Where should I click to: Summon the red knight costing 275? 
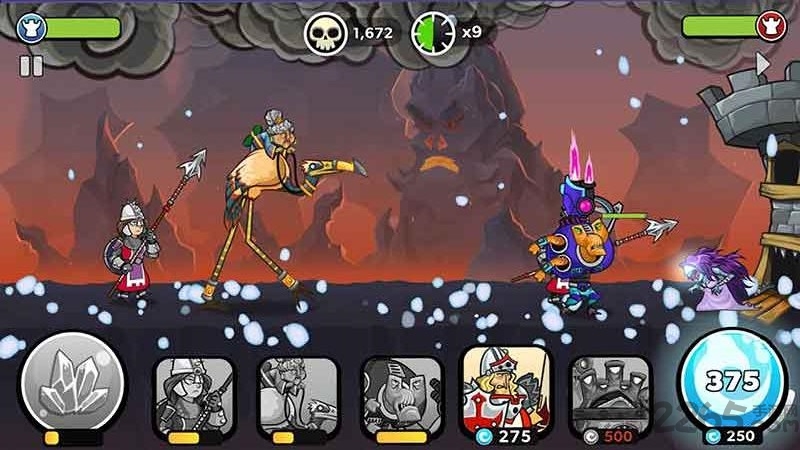point(505,390)
